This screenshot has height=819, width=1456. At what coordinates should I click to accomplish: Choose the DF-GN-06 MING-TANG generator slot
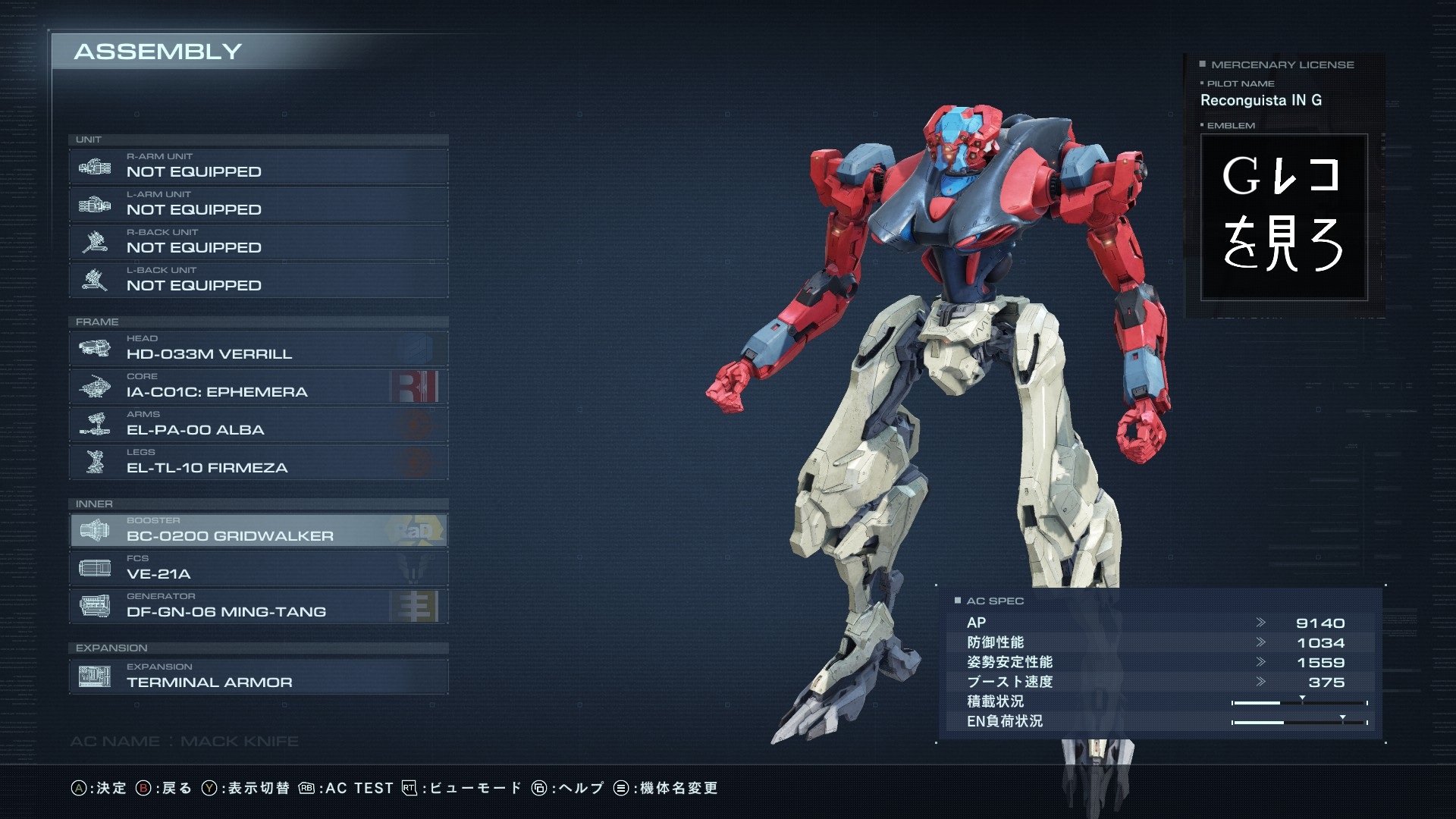(258, 606)
